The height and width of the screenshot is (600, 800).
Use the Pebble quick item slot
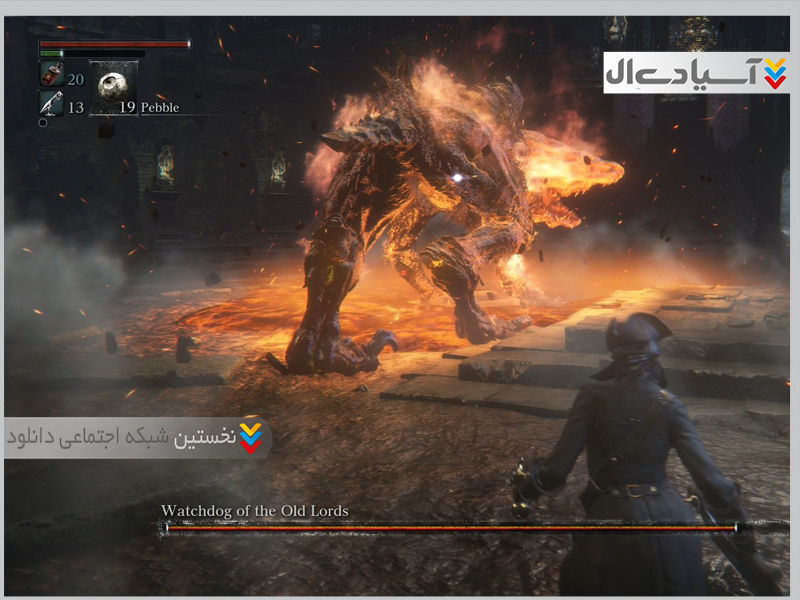coord(113,88)
